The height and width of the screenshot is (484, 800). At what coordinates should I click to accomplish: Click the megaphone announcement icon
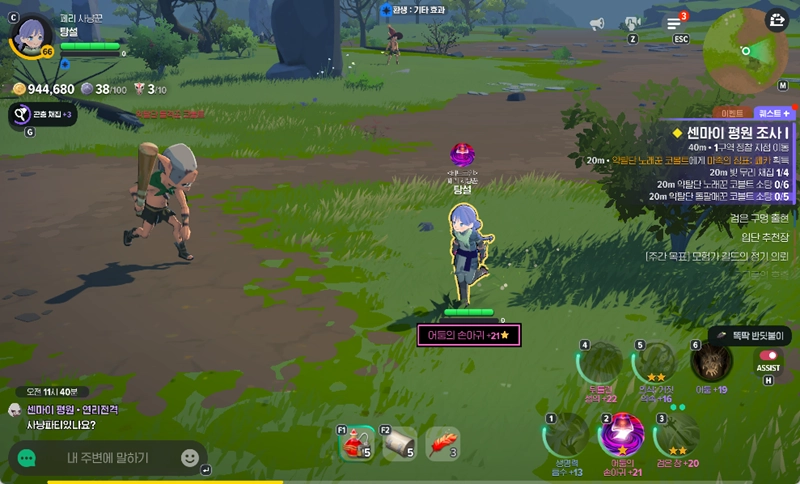click(597, 23)
